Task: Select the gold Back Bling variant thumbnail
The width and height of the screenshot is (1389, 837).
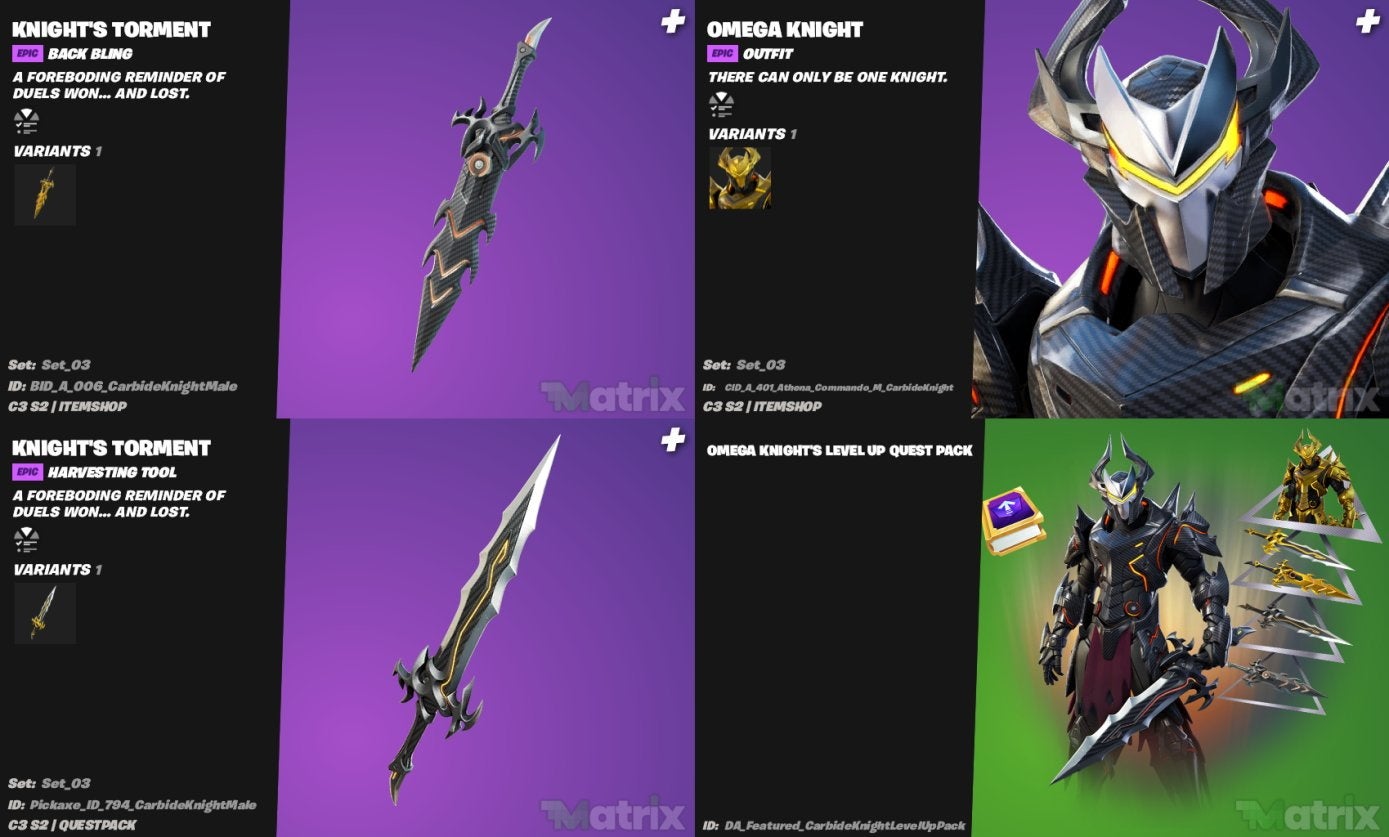Action: click(44, 194)
